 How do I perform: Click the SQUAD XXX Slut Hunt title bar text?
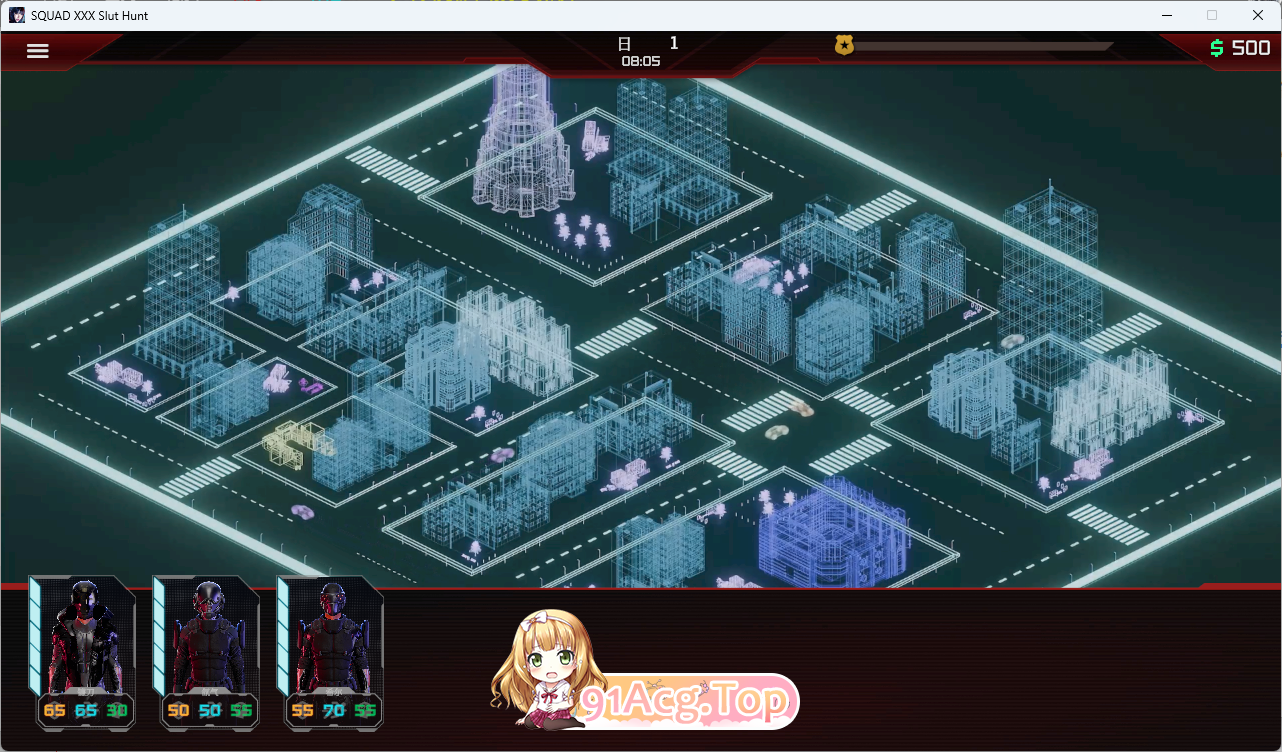pos(90,15)
